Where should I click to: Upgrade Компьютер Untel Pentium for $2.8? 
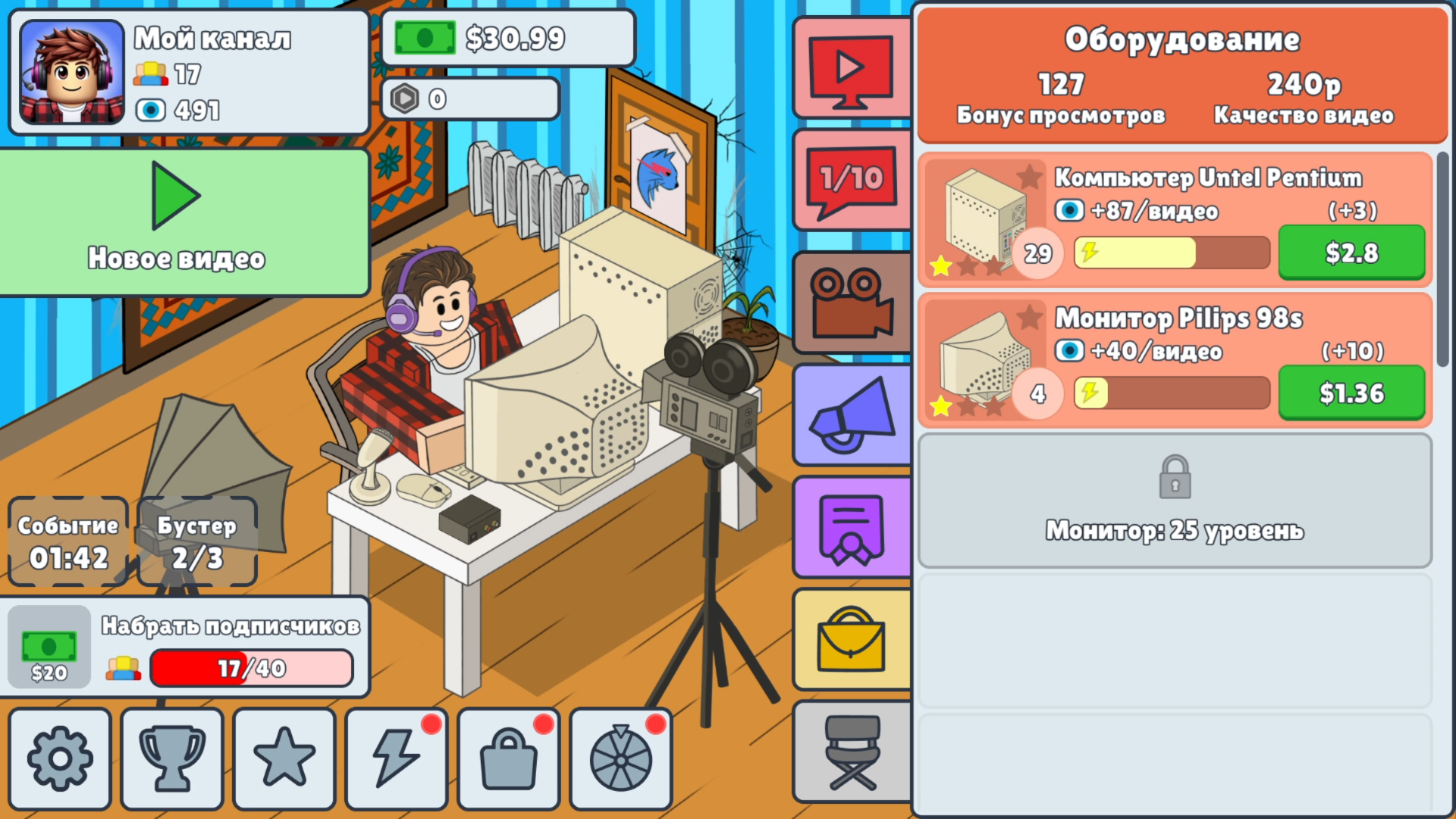coord(1352,253)
